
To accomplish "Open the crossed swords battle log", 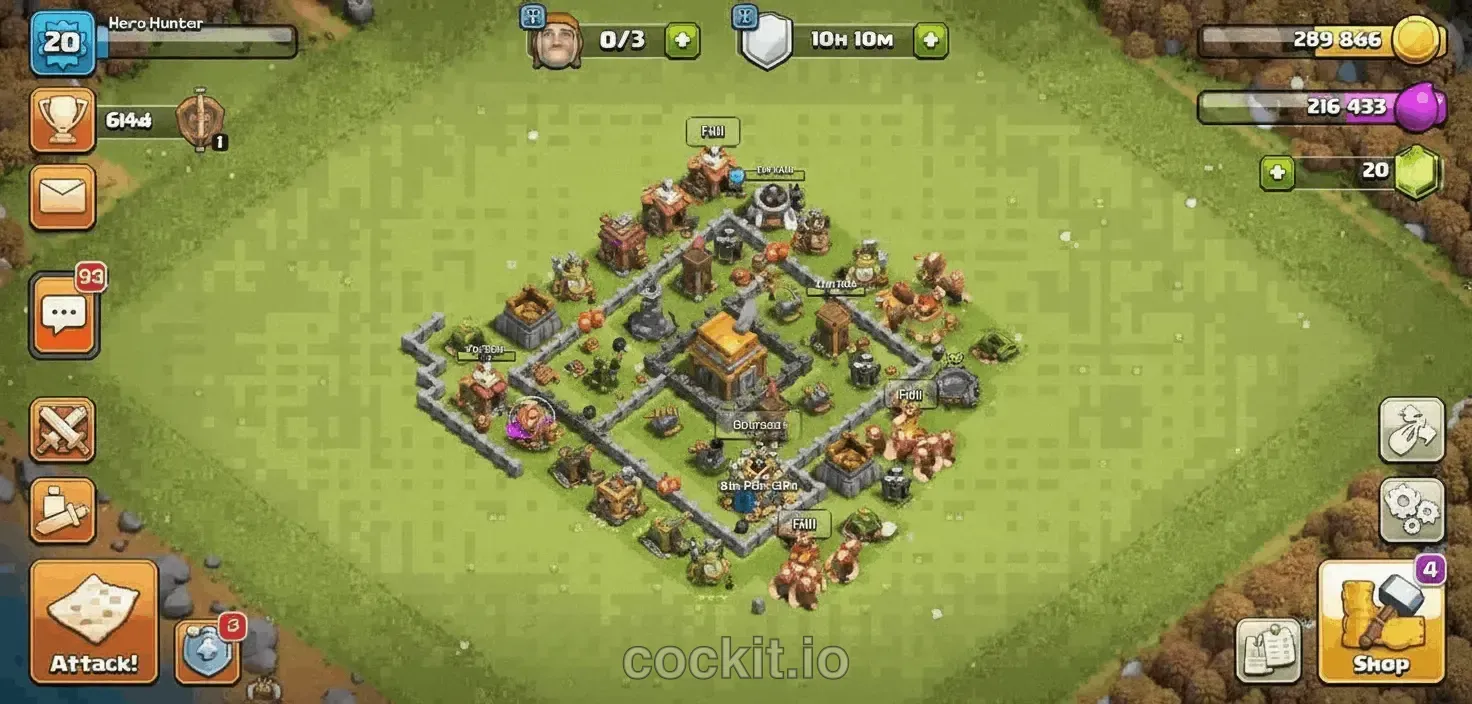I will (62, 431).
